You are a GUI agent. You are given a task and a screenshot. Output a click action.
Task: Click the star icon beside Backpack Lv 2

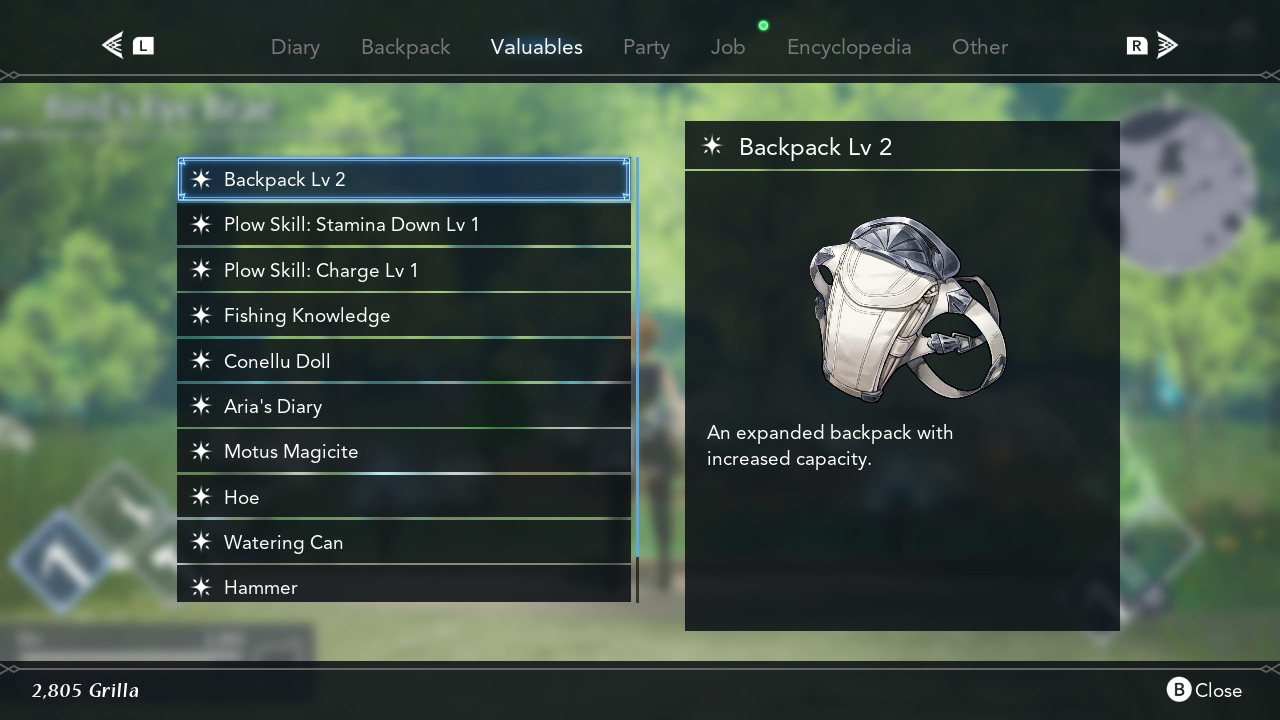point(200,180)
